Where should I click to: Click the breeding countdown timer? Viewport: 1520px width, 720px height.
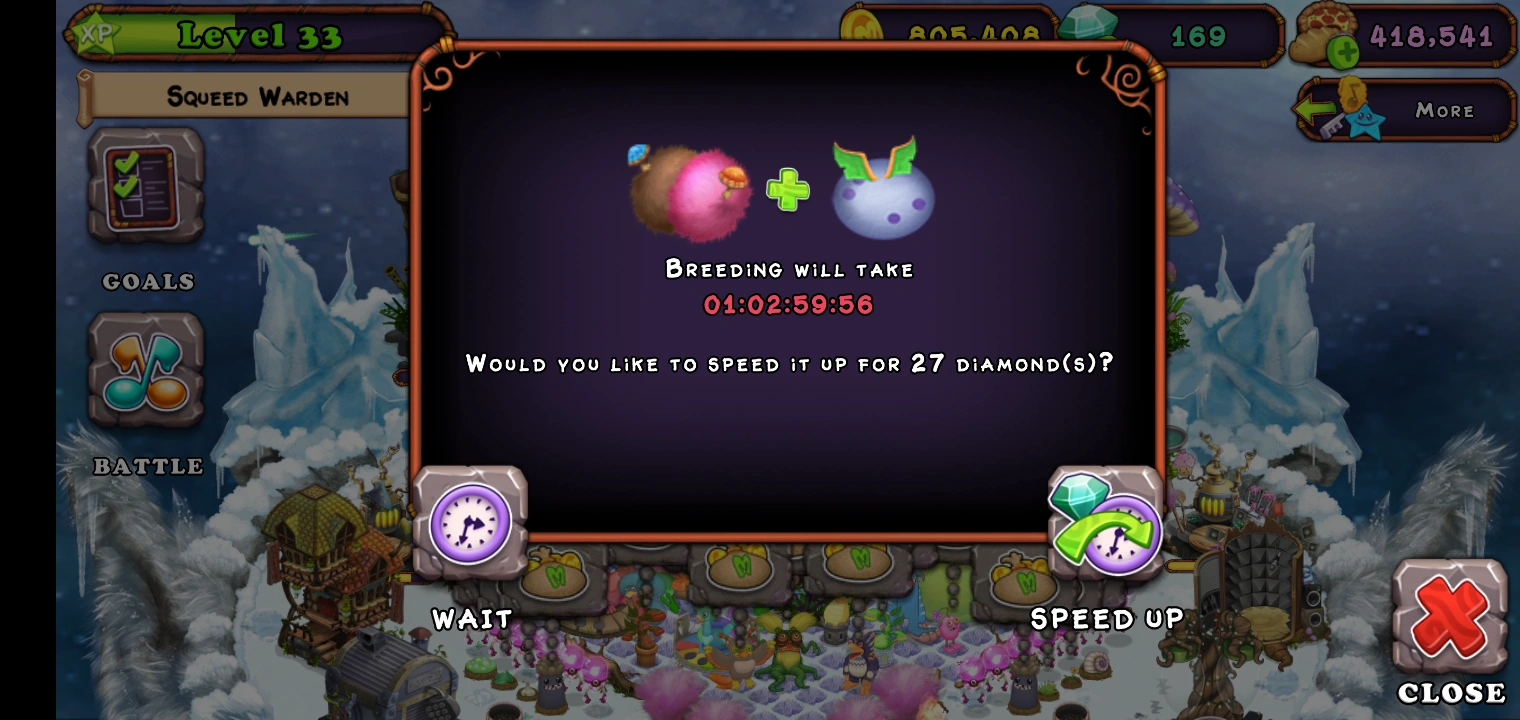pos(790,306)
